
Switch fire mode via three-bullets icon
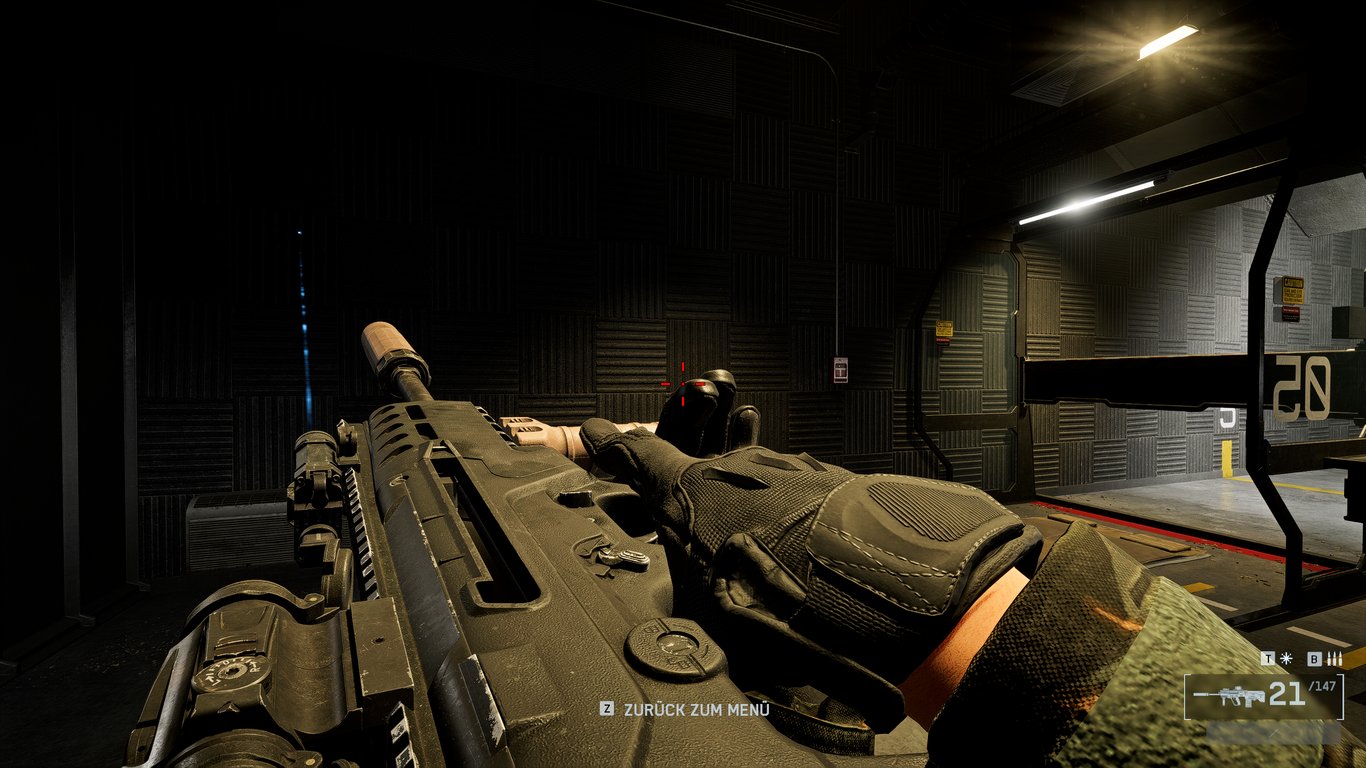[x=1332, y=659]
